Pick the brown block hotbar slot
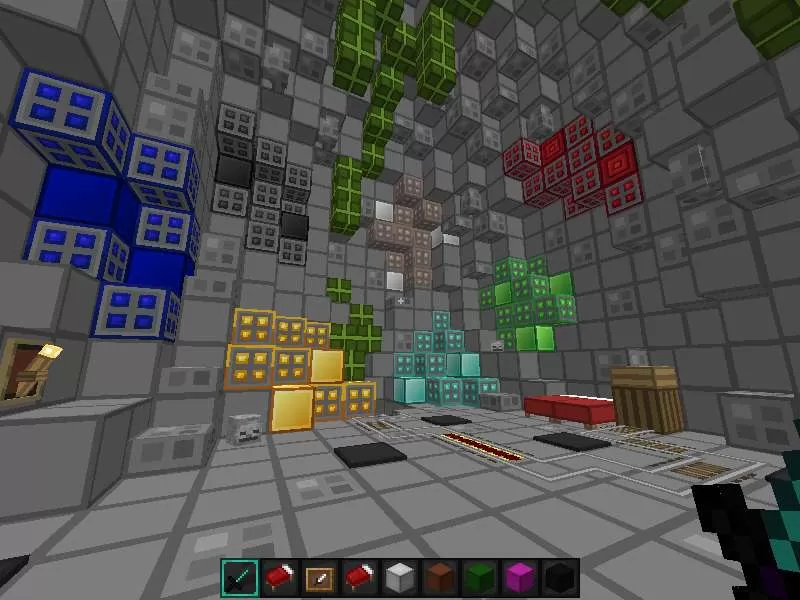The height and width of the screenshot is (600, 800). tap(440, 577)
